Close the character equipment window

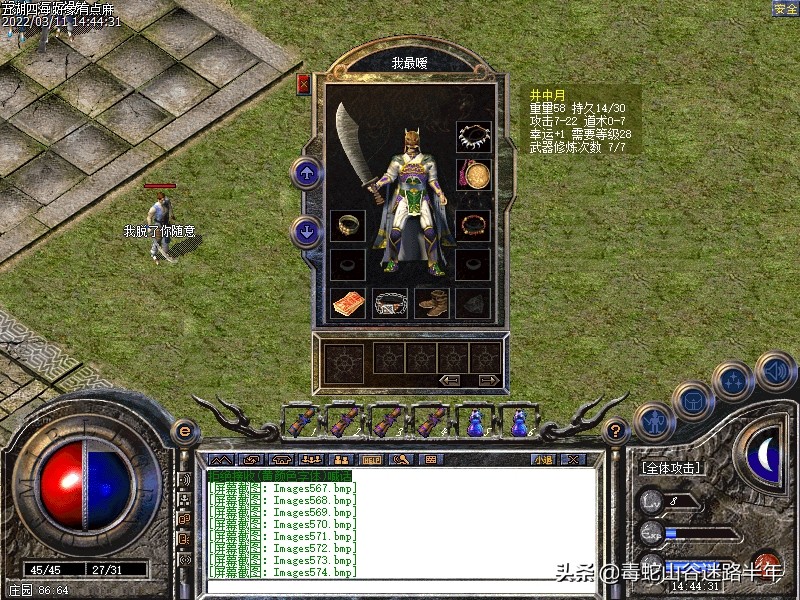point(304,85)
